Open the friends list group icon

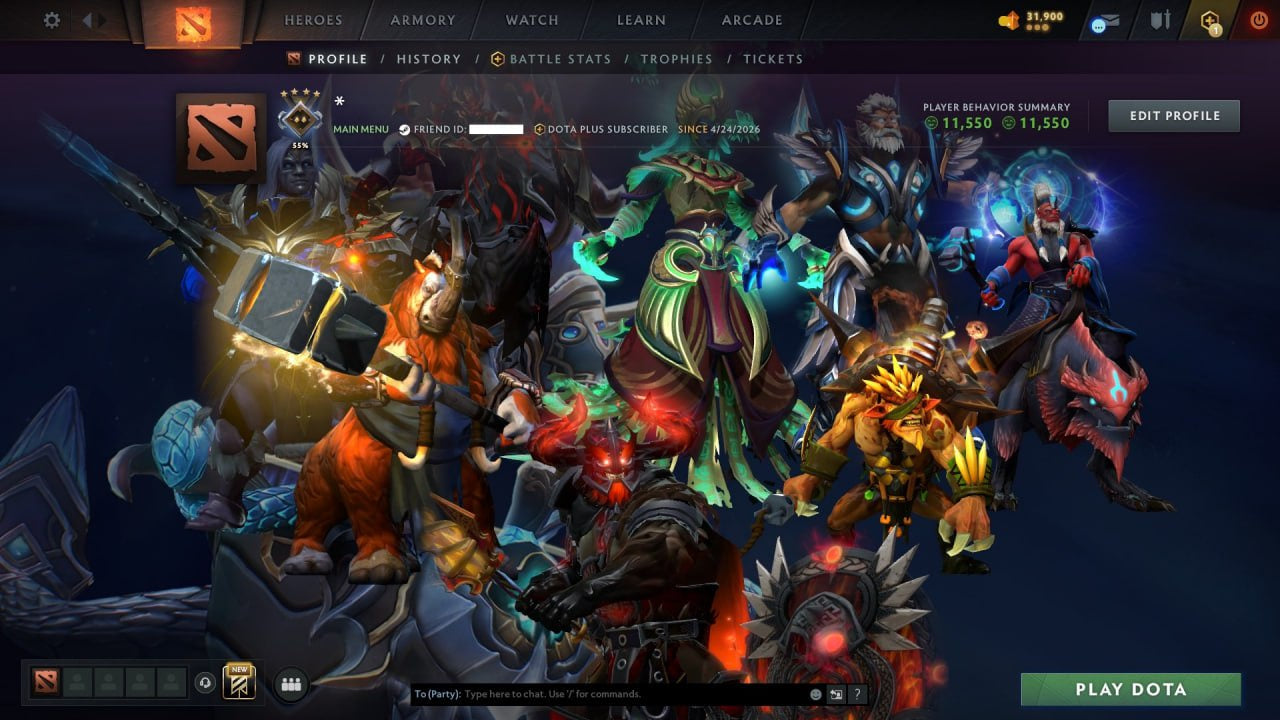291,682
